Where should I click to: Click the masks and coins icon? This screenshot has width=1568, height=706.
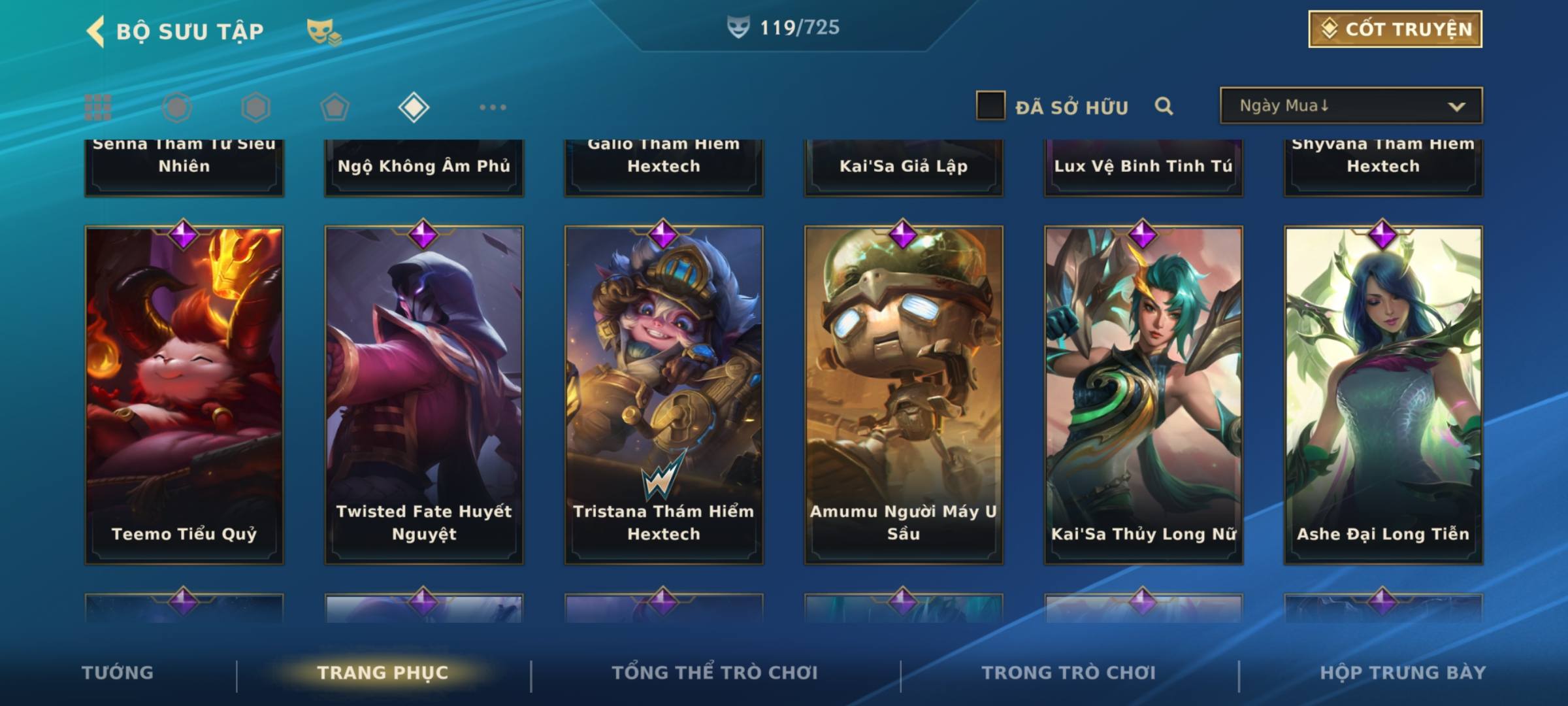[x=323, y=31]
